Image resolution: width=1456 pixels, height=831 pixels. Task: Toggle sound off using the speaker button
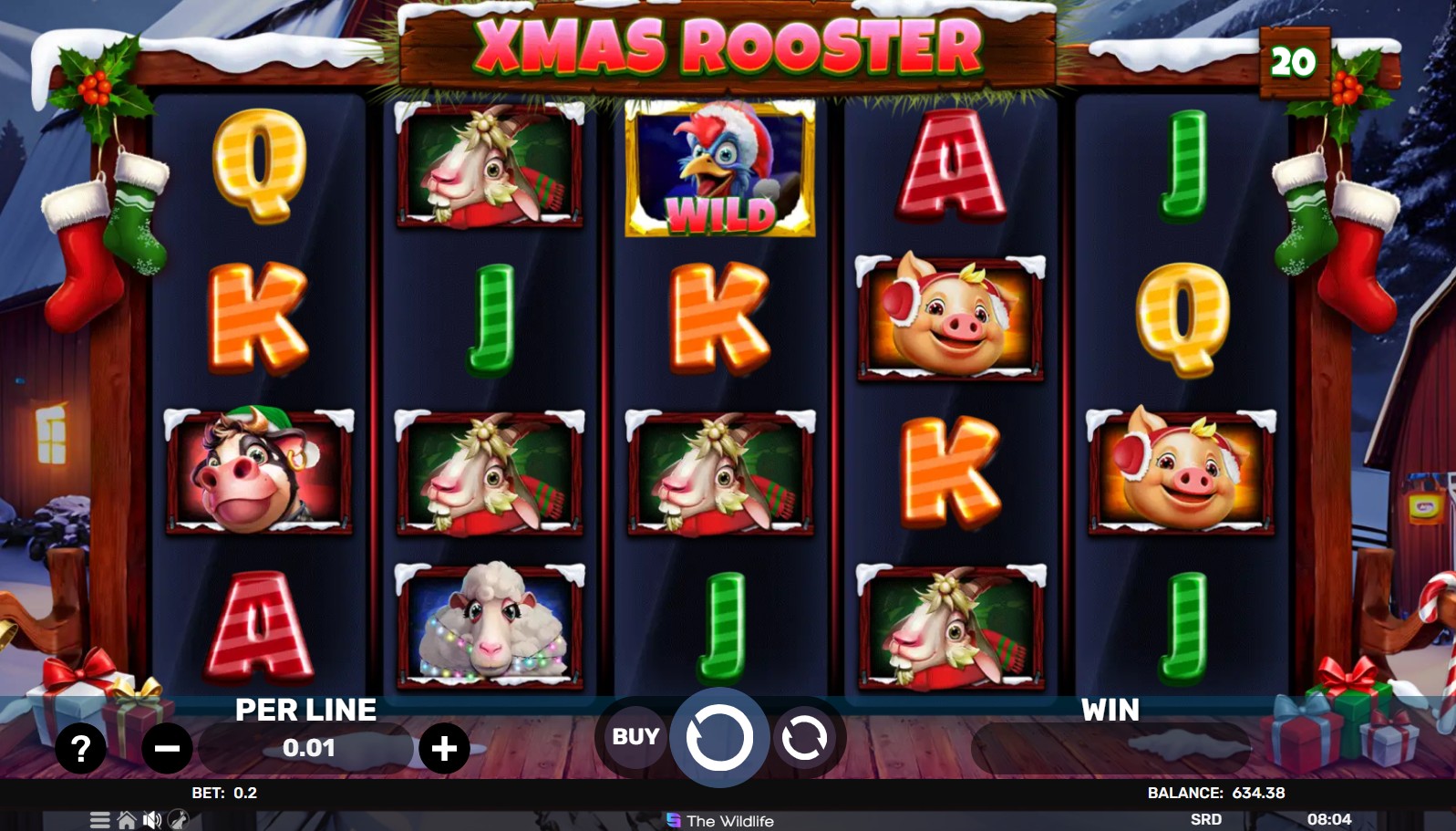pos(151,819)
